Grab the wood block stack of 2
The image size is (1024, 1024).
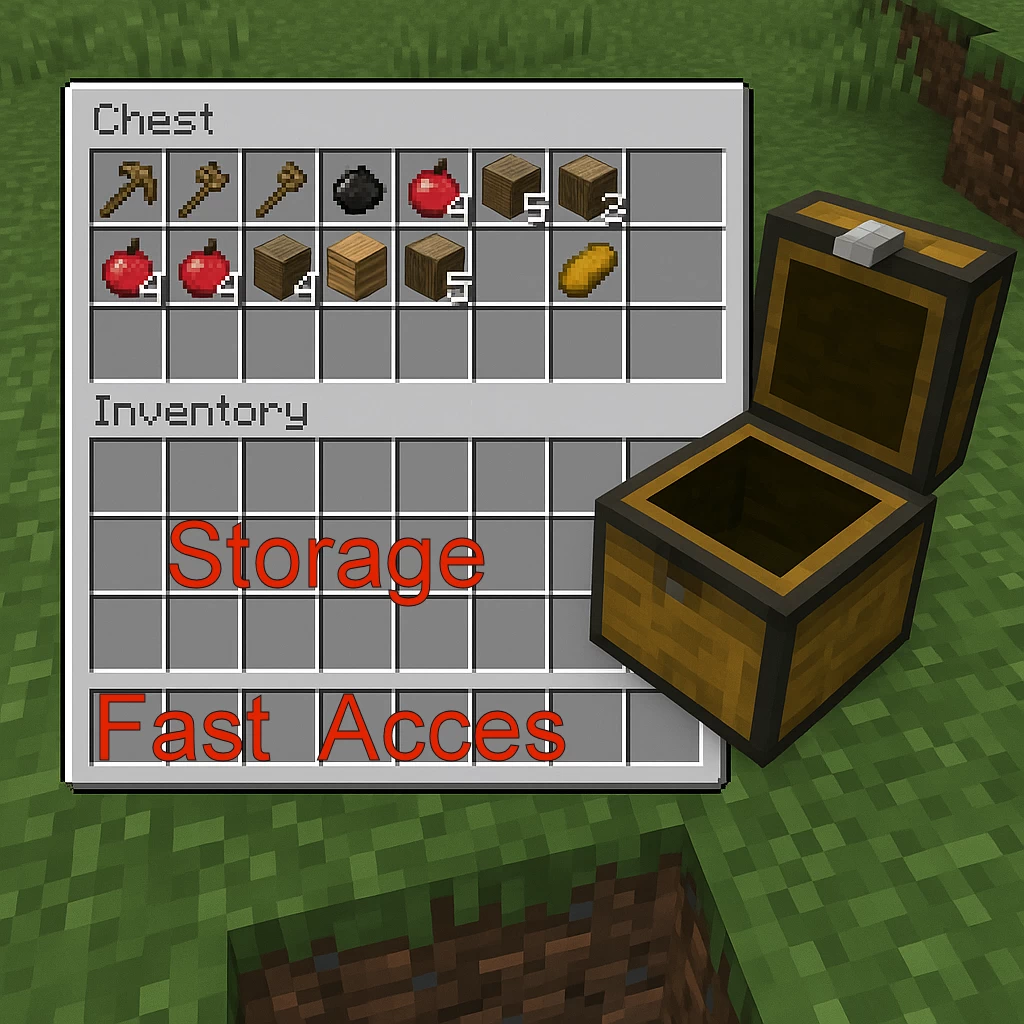point(588,189)
